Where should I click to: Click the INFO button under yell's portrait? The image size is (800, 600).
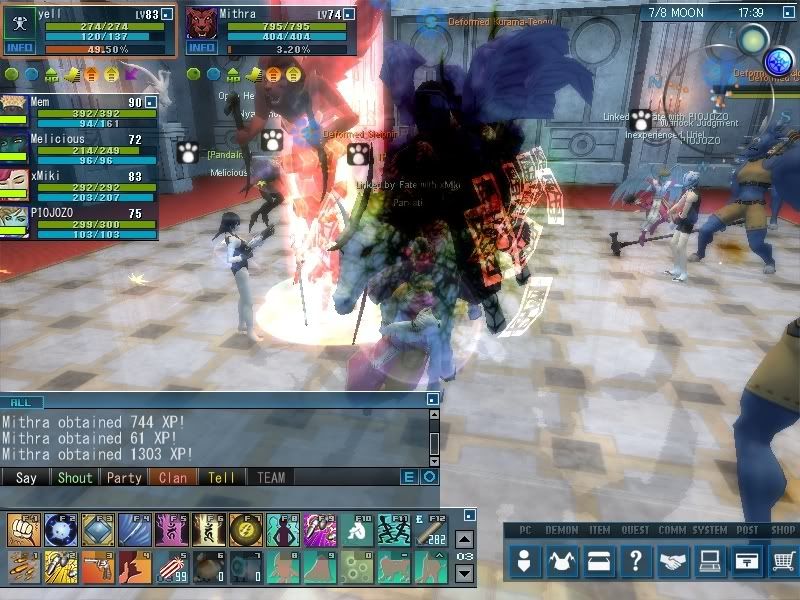point(19,47)
